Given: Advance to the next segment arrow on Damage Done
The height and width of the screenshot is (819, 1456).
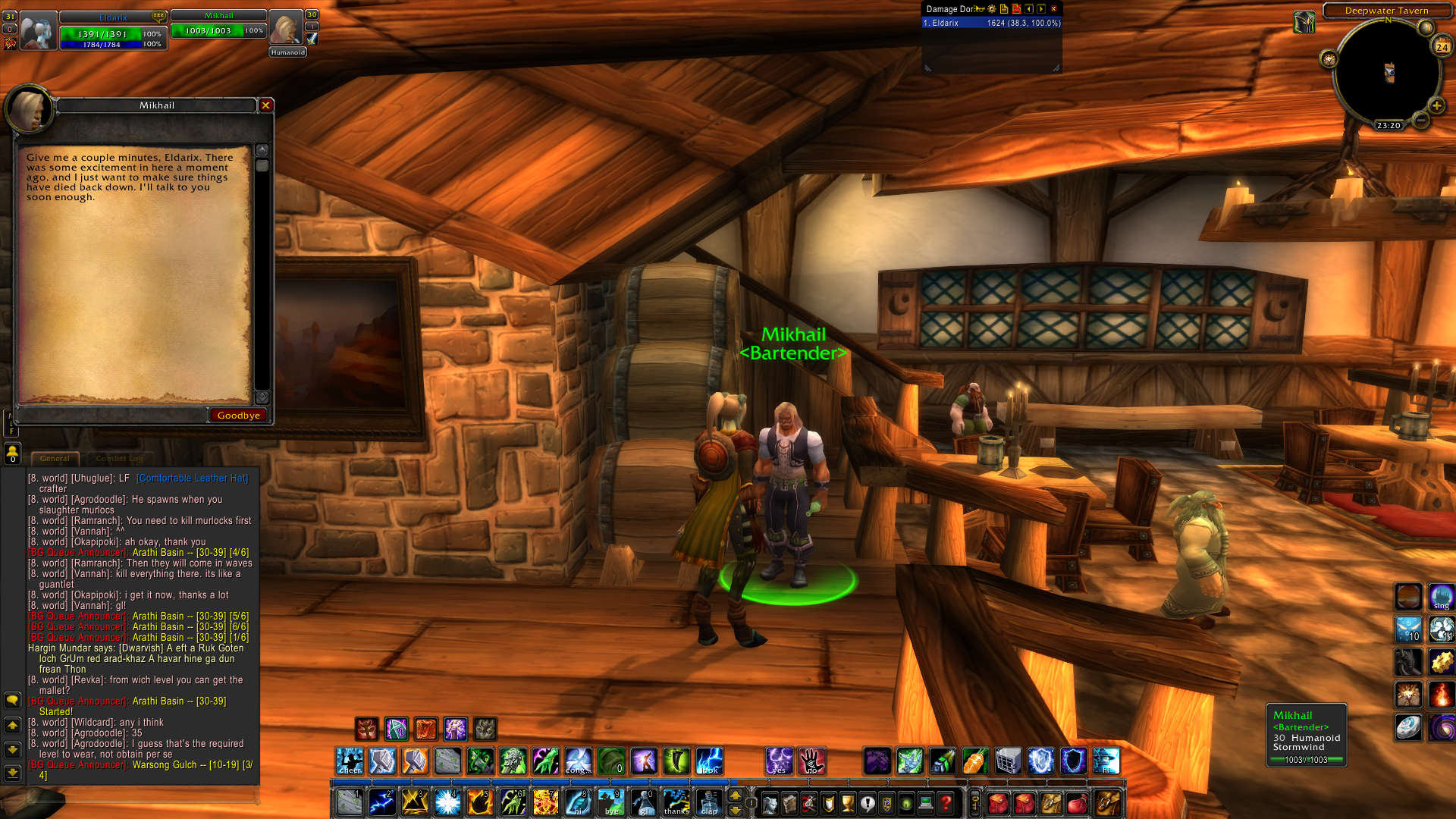Looking at the screenshot, I should tap(1040, 9).
